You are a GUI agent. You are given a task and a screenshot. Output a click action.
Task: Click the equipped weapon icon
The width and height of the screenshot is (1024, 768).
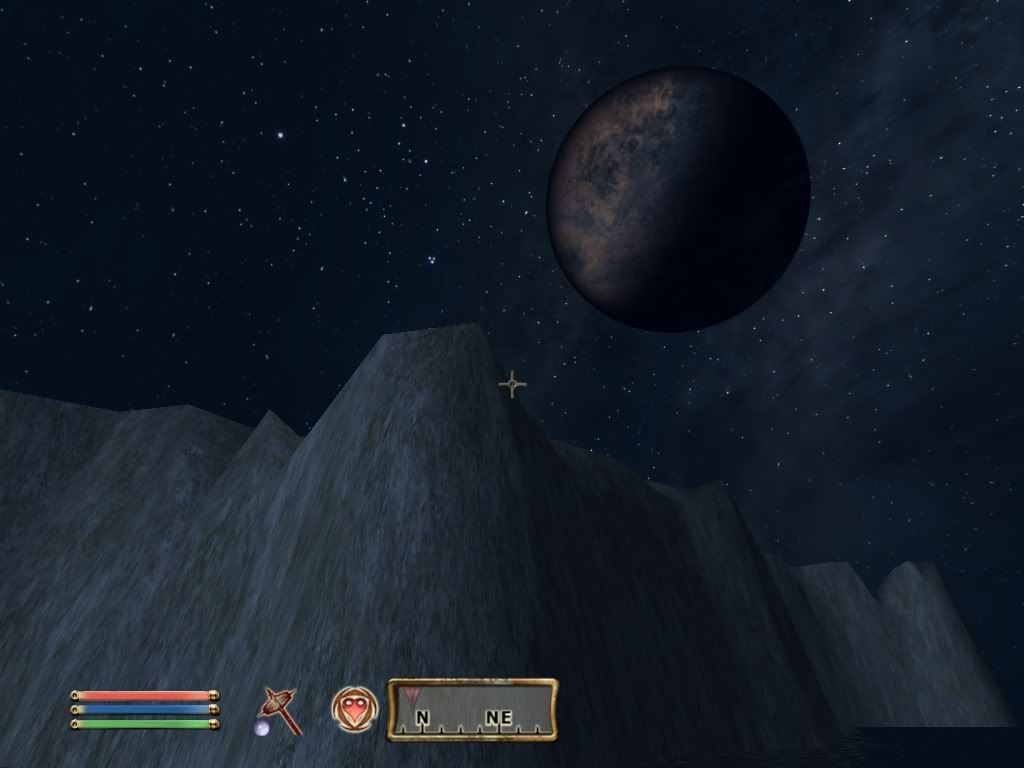click(279, 711)
